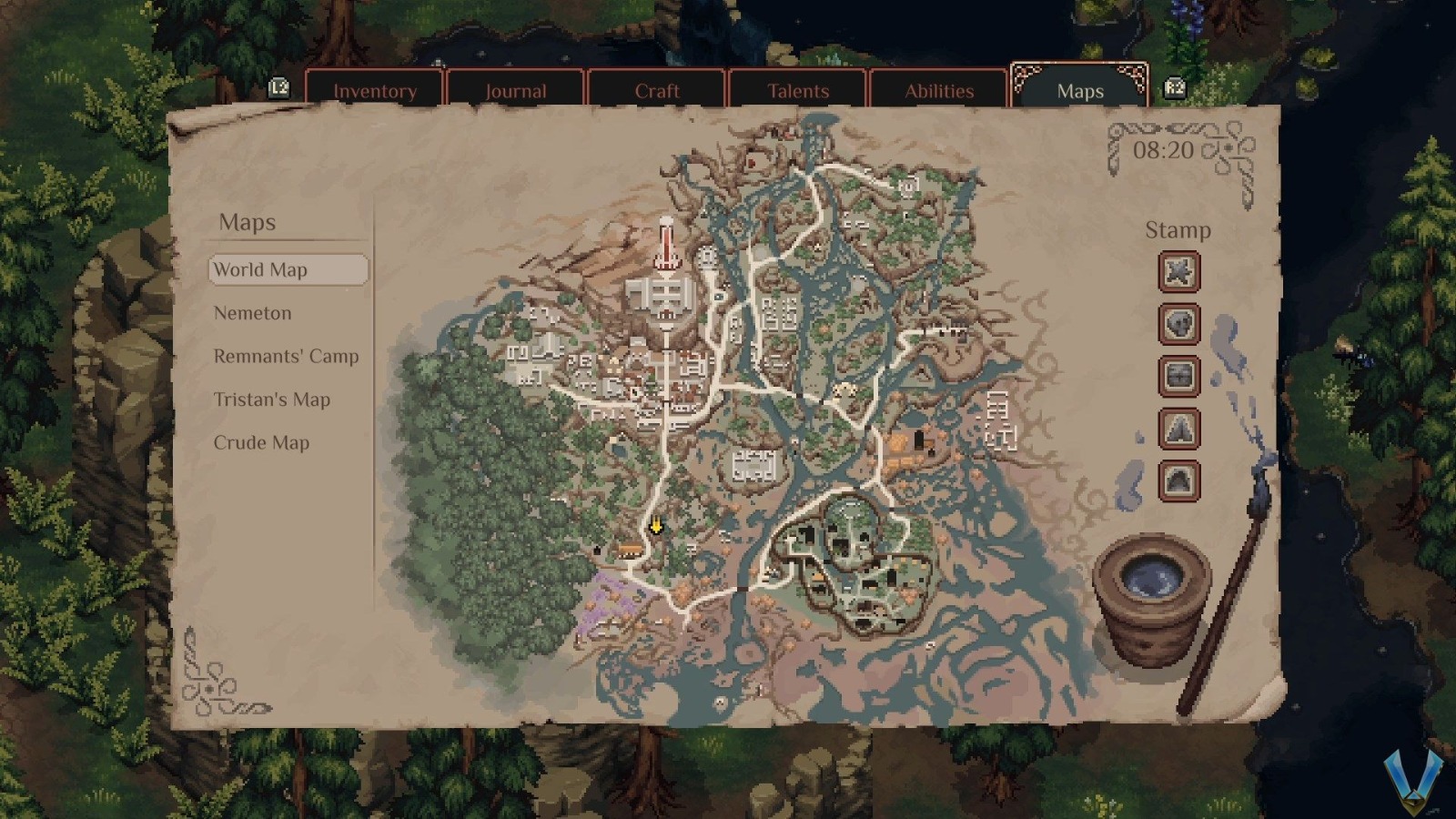Click the yellow player position marker

point(655,526)
